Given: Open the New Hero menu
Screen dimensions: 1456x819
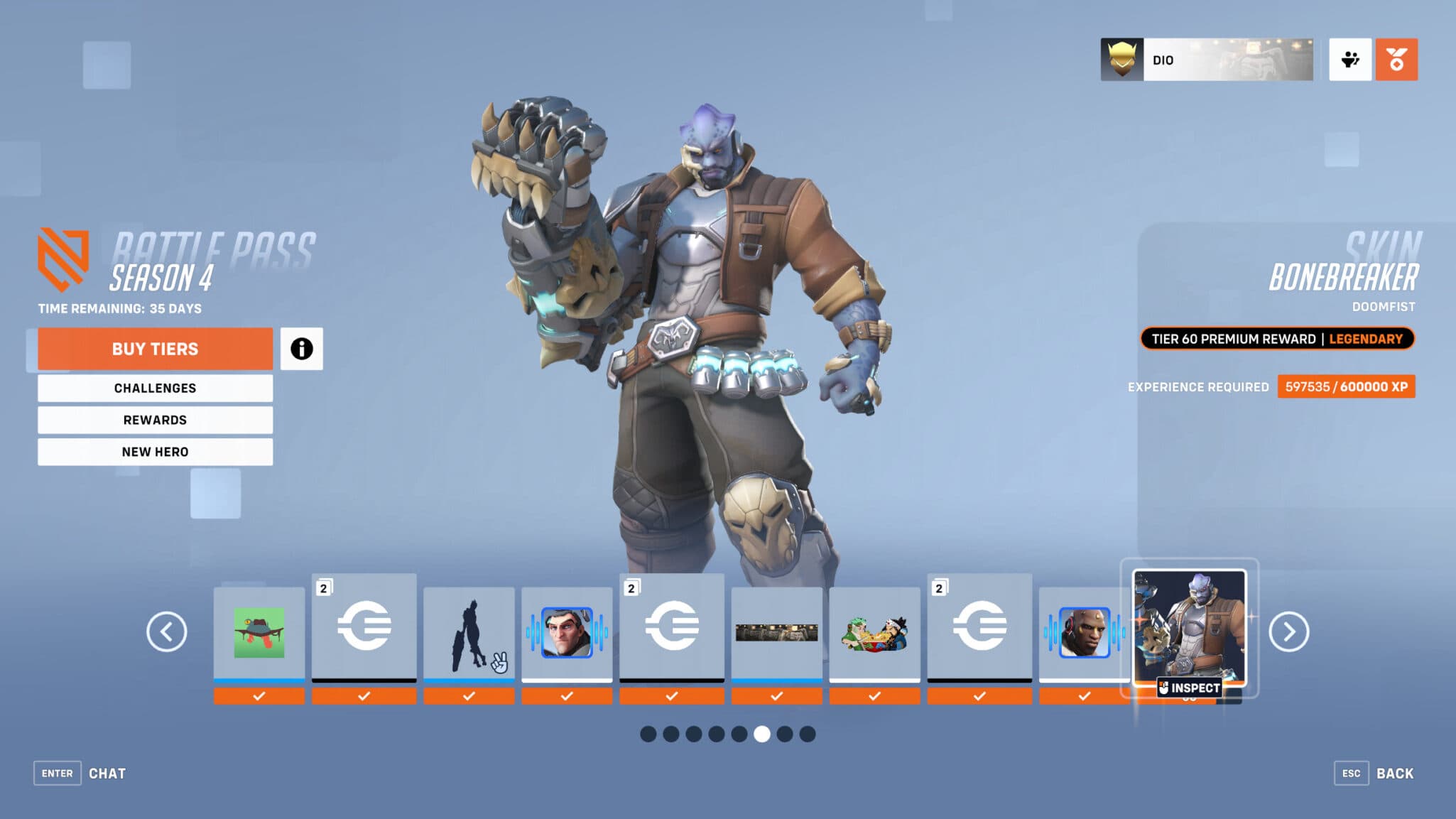Looking at the screenshot, I should pos(155,451).
